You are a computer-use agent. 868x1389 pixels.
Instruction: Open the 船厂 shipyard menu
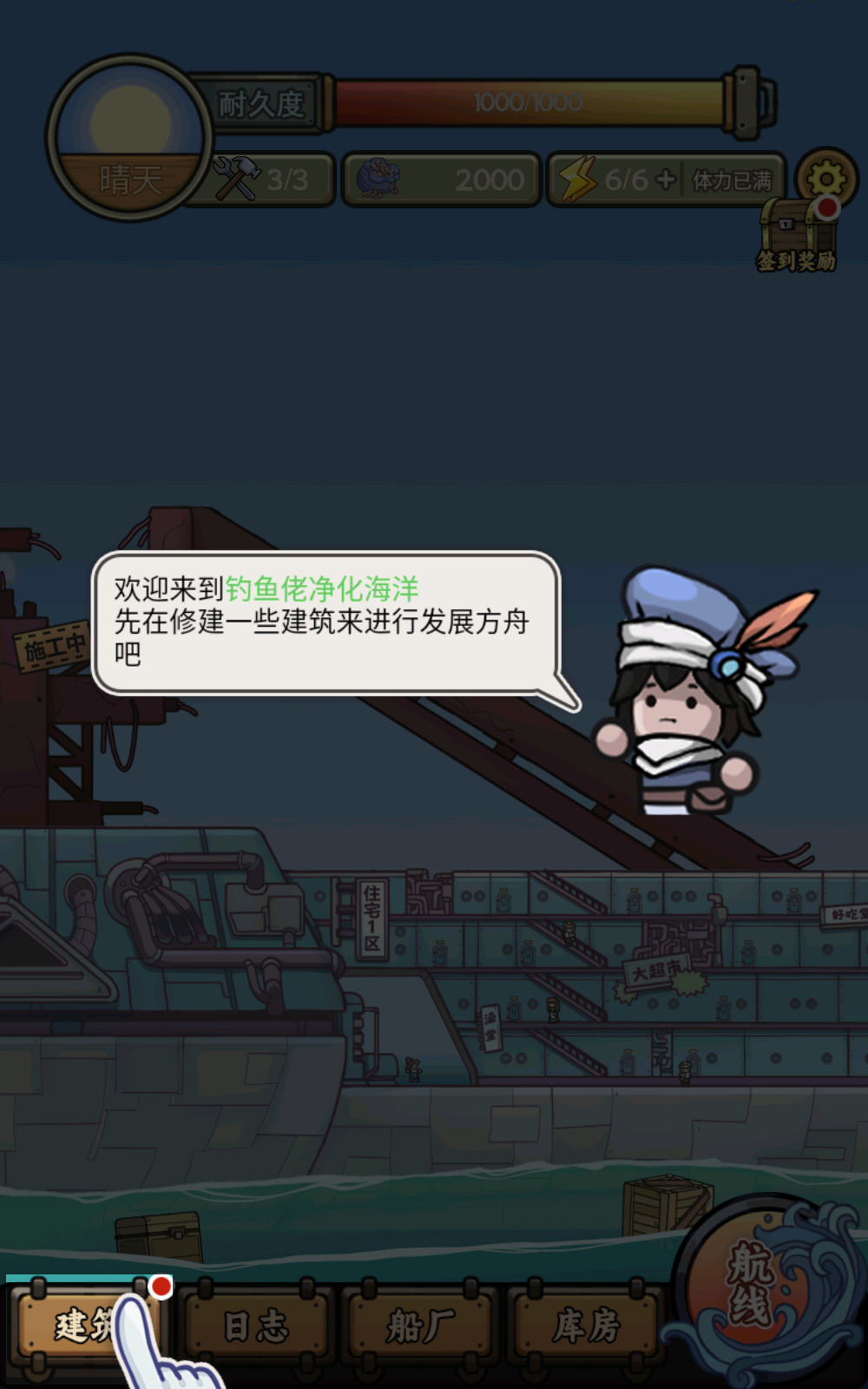(x=420, y=1326)
